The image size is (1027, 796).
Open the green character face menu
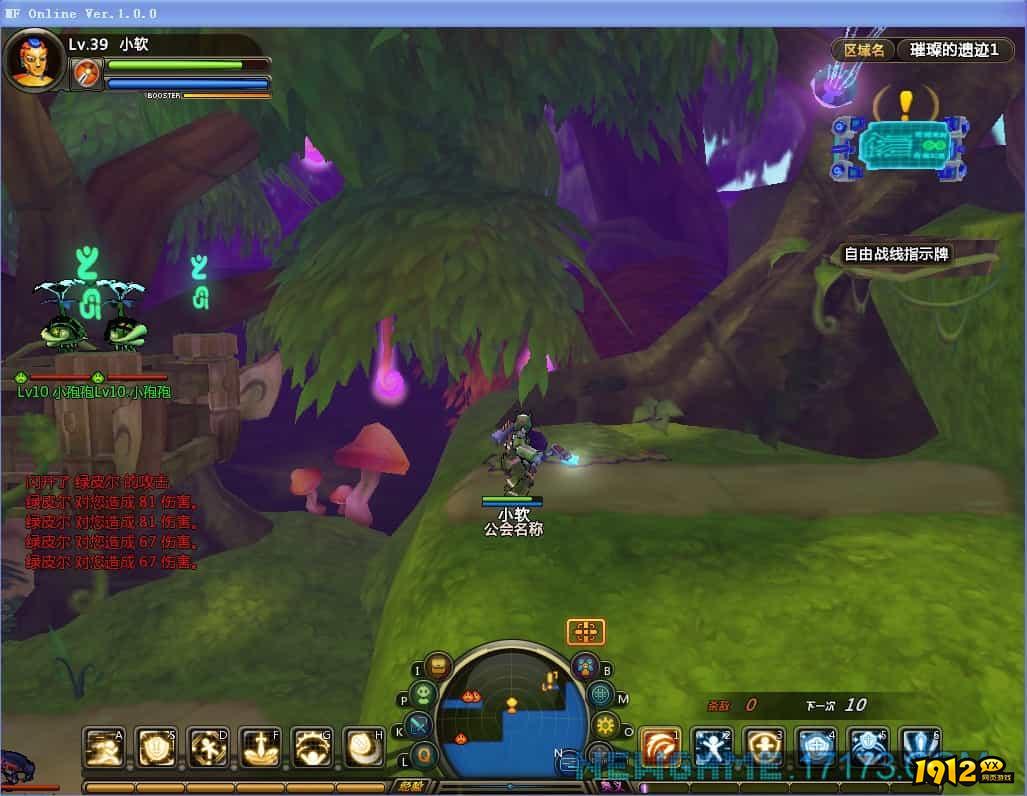pos(424,694)
